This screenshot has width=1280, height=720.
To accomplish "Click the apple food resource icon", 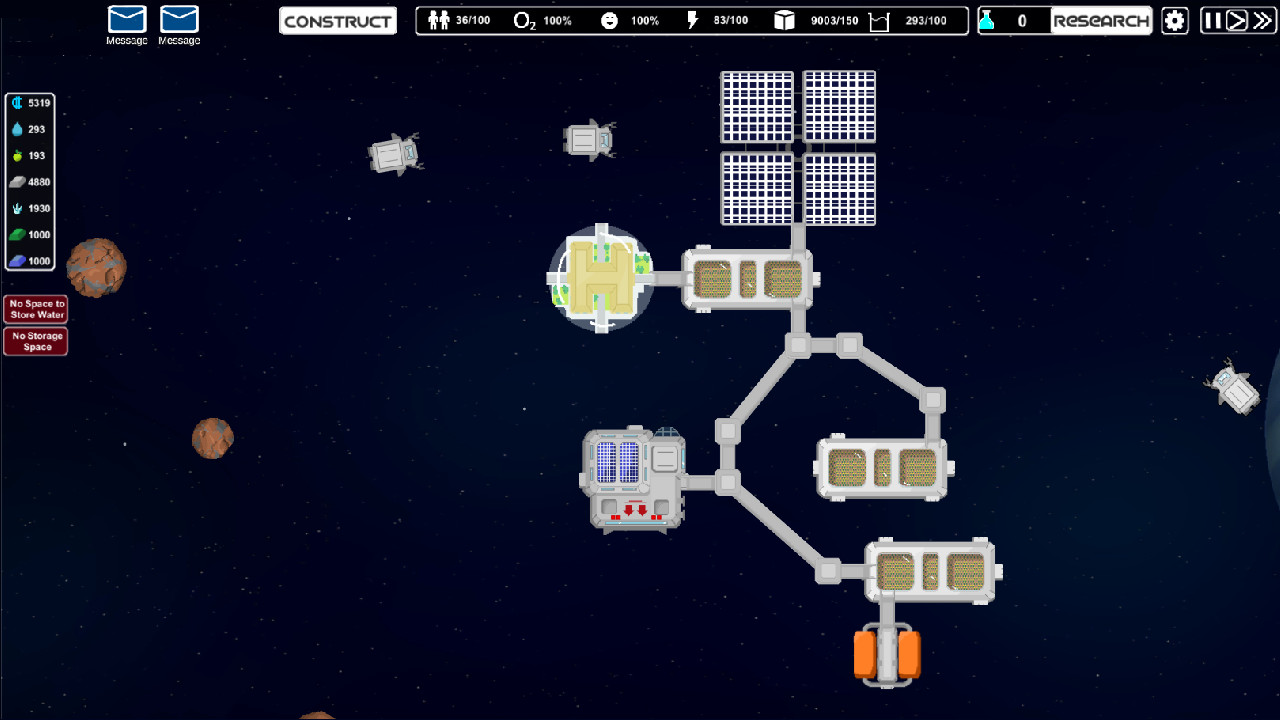I will point(19,155).
